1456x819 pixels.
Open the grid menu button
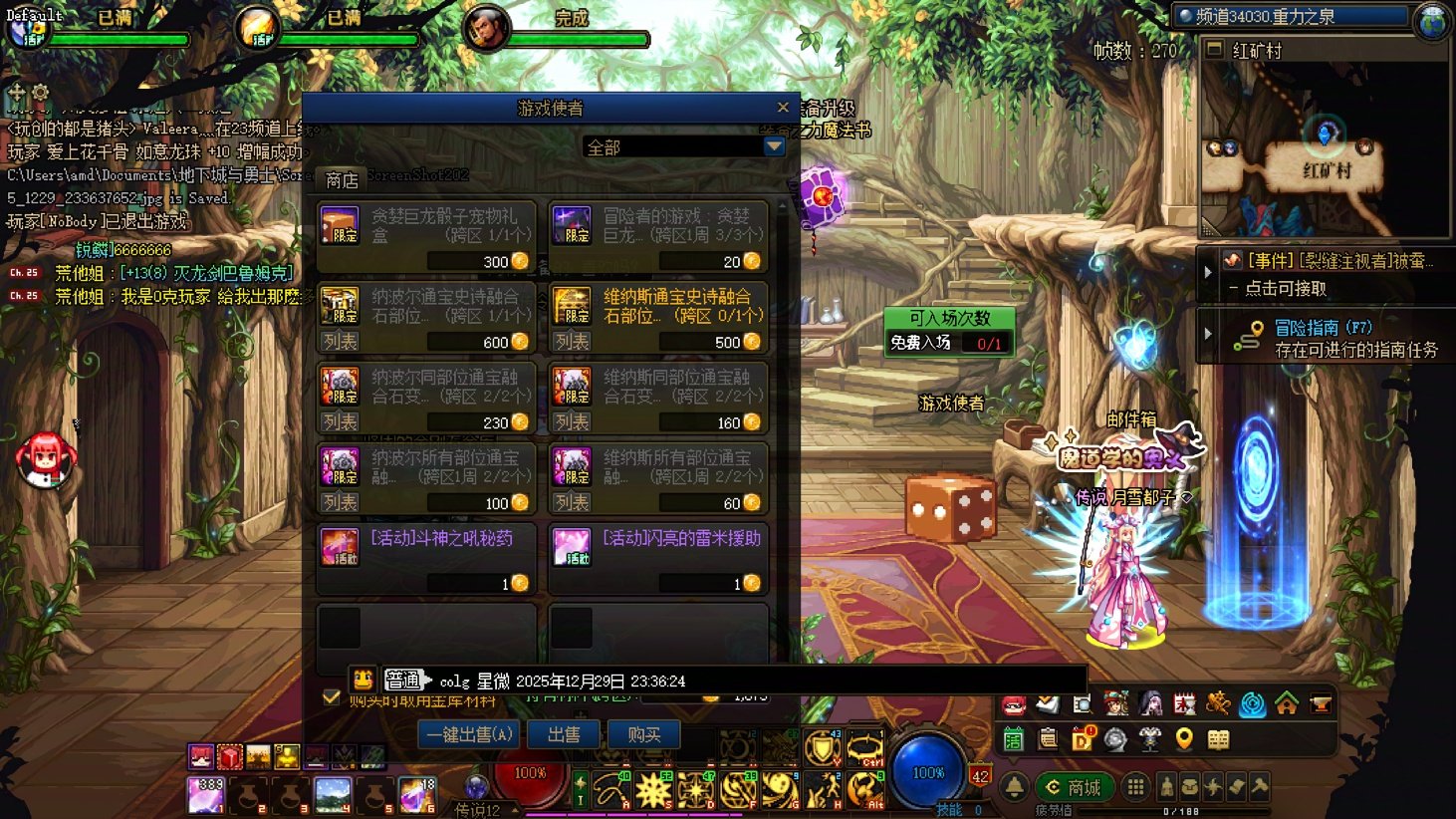click(x=1135, y=787)
